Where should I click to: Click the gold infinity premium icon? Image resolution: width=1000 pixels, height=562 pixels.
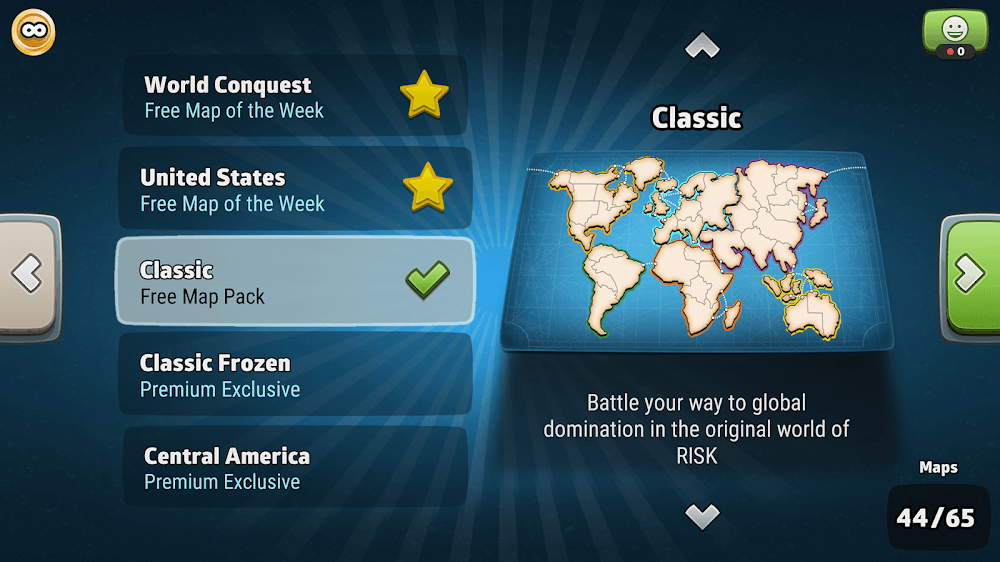(x=33, y=33)
